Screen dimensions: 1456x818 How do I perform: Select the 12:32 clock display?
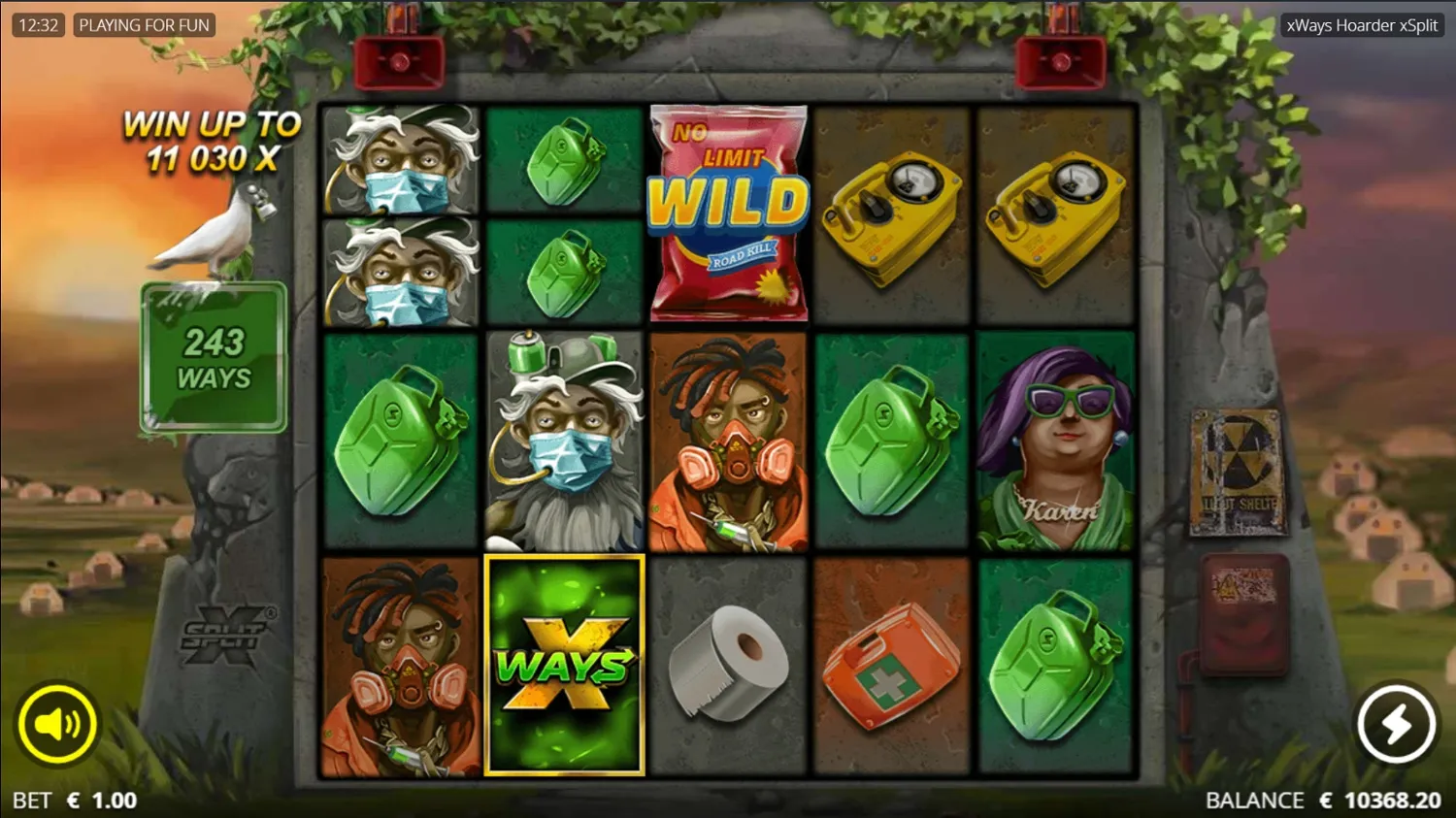click(38, 24)
